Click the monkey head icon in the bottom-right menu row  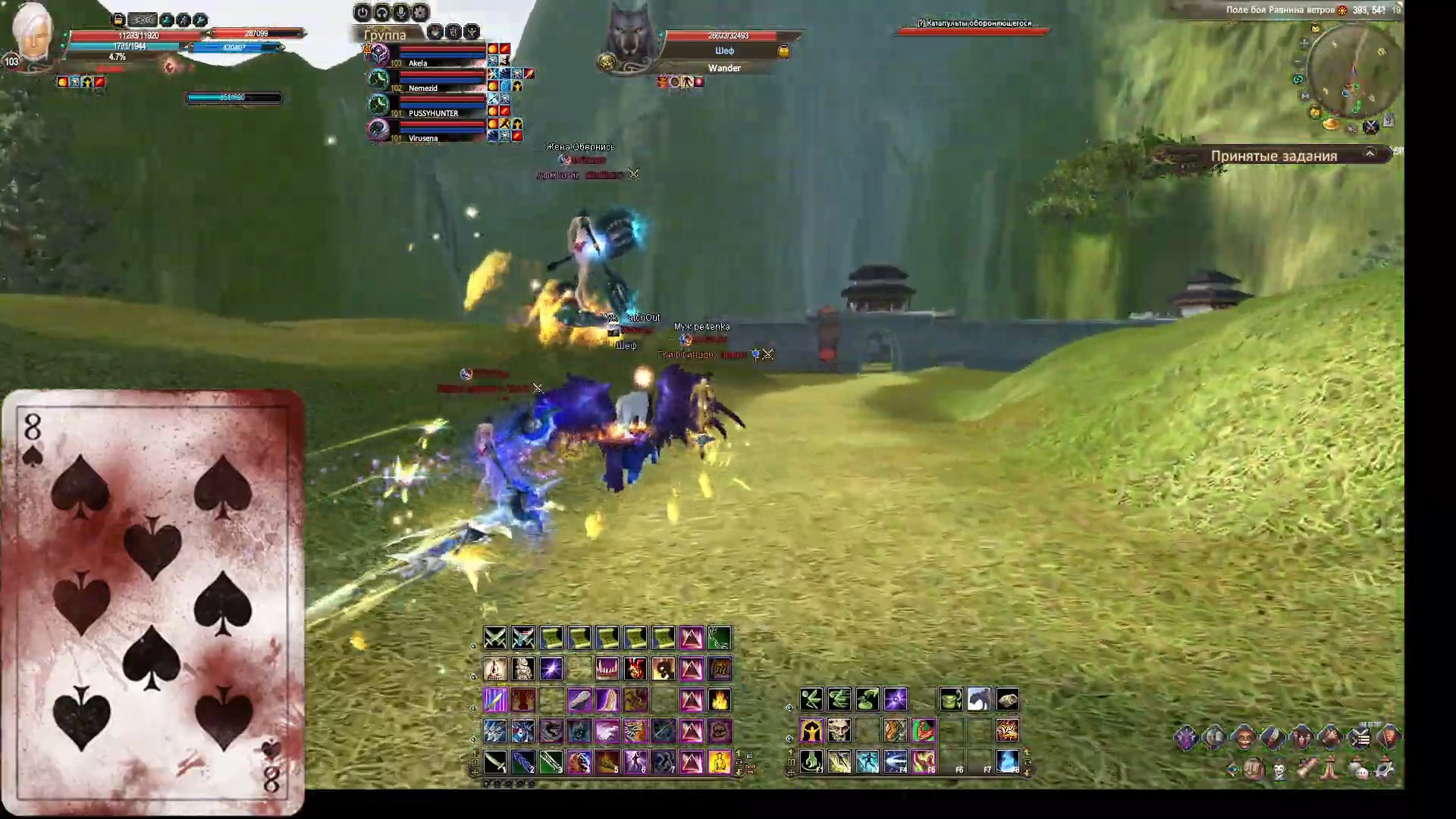pos(1243,737)
